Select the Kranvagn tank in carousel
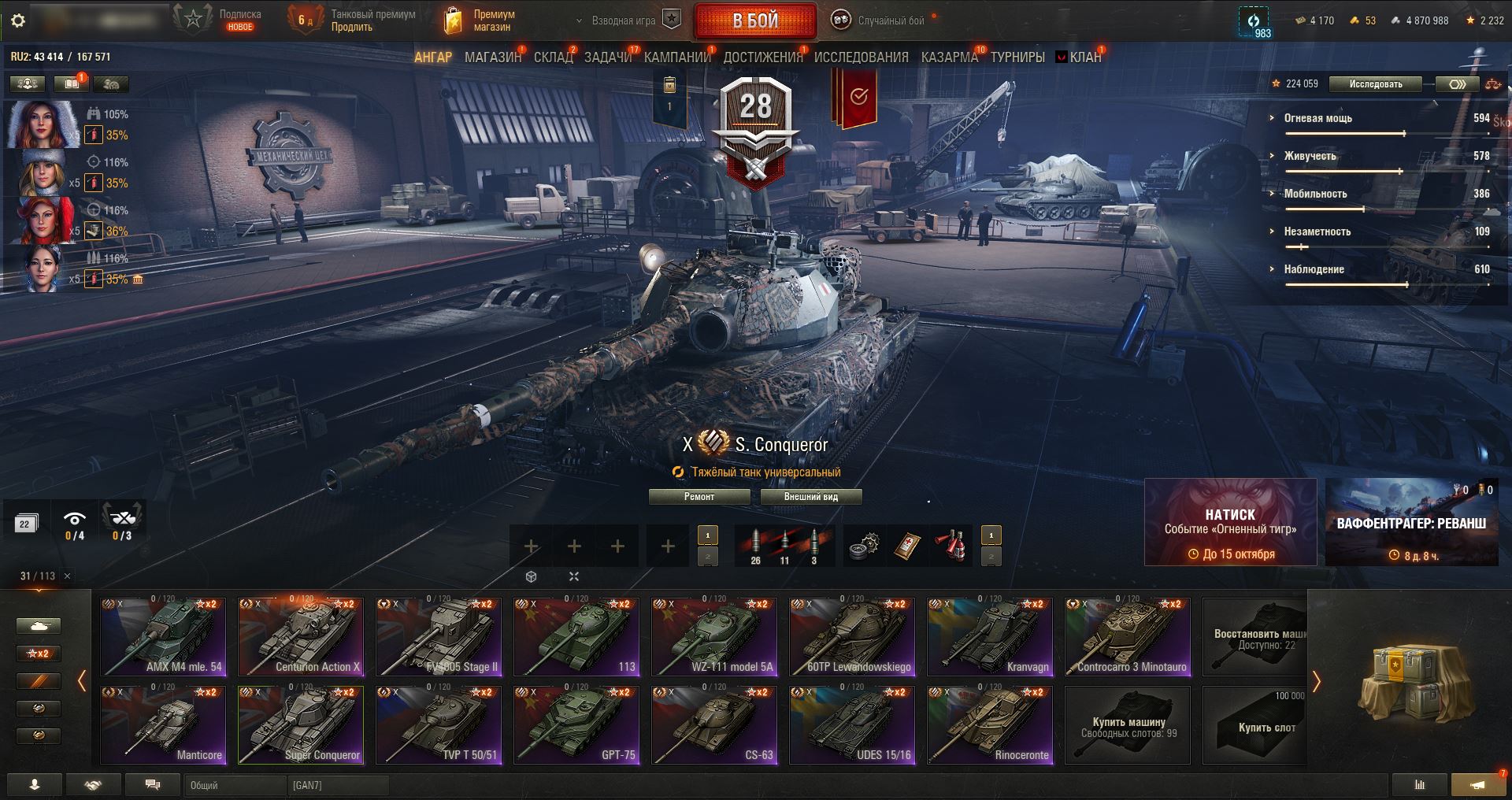This screenshot has width=1512, height=800. [990, 637]
